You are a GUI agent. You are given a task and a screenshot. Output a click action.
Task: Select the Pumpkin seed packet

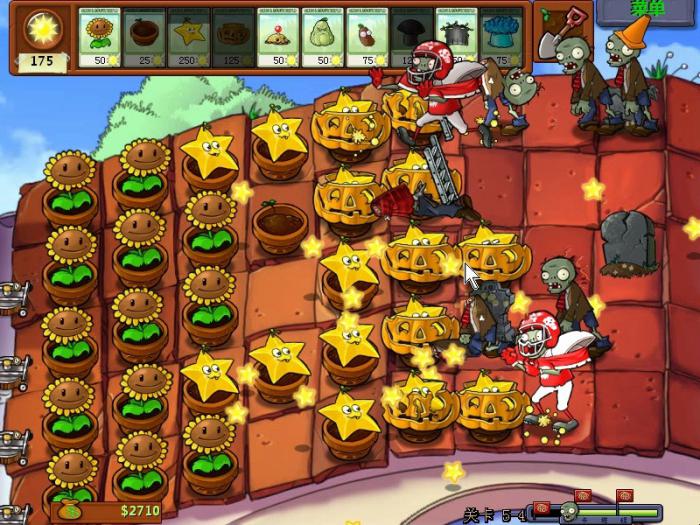click(234, 39)
